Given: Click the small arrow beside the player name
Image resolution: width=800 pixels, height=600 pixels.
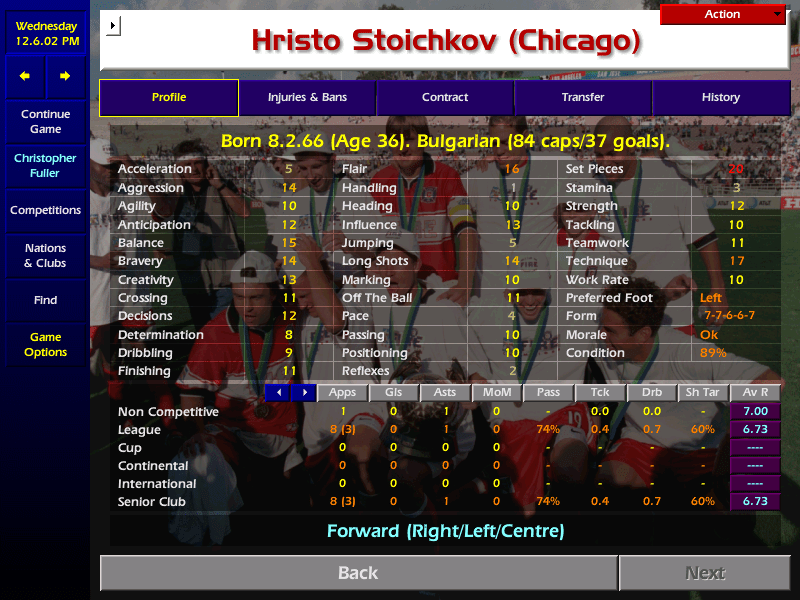Looking at the screenshot, I should pos(113,25).
